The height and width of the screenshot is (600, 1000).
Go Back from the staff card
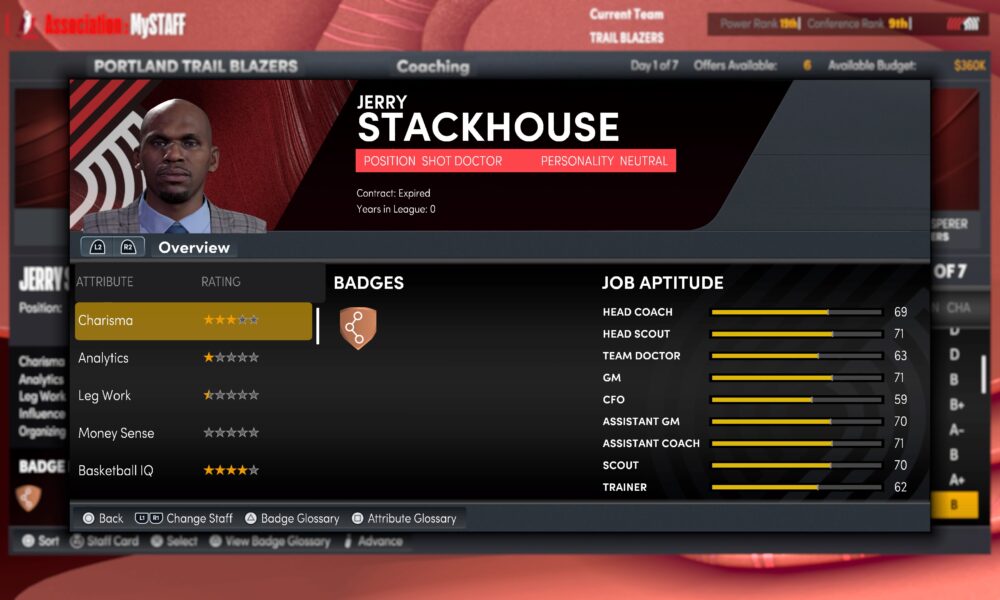click(x=103, y=518)
